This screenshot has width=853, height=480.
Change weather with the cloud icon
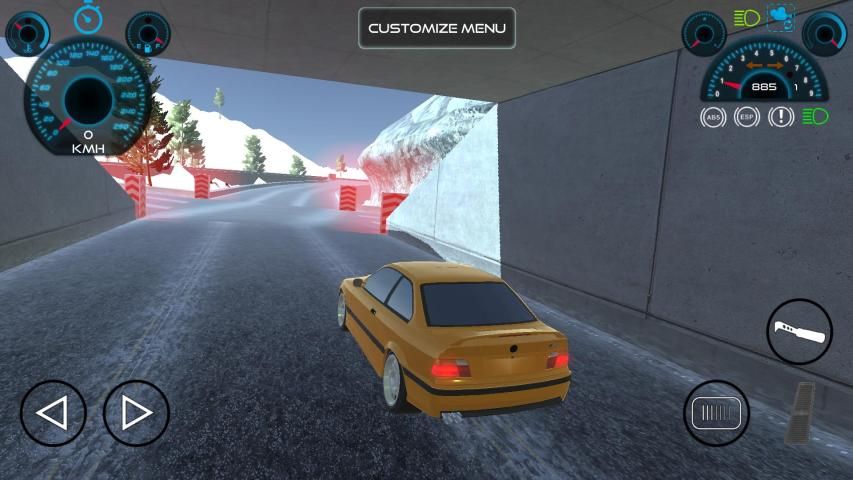click(781, 17)
